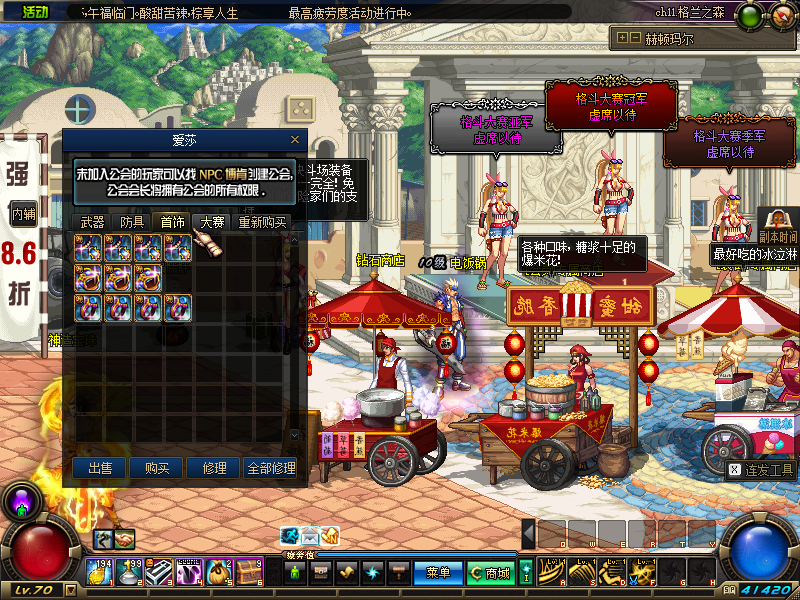This screenshot has width=800, height=600.
Task: Click the 活动 events button
Action: (34, 12)
